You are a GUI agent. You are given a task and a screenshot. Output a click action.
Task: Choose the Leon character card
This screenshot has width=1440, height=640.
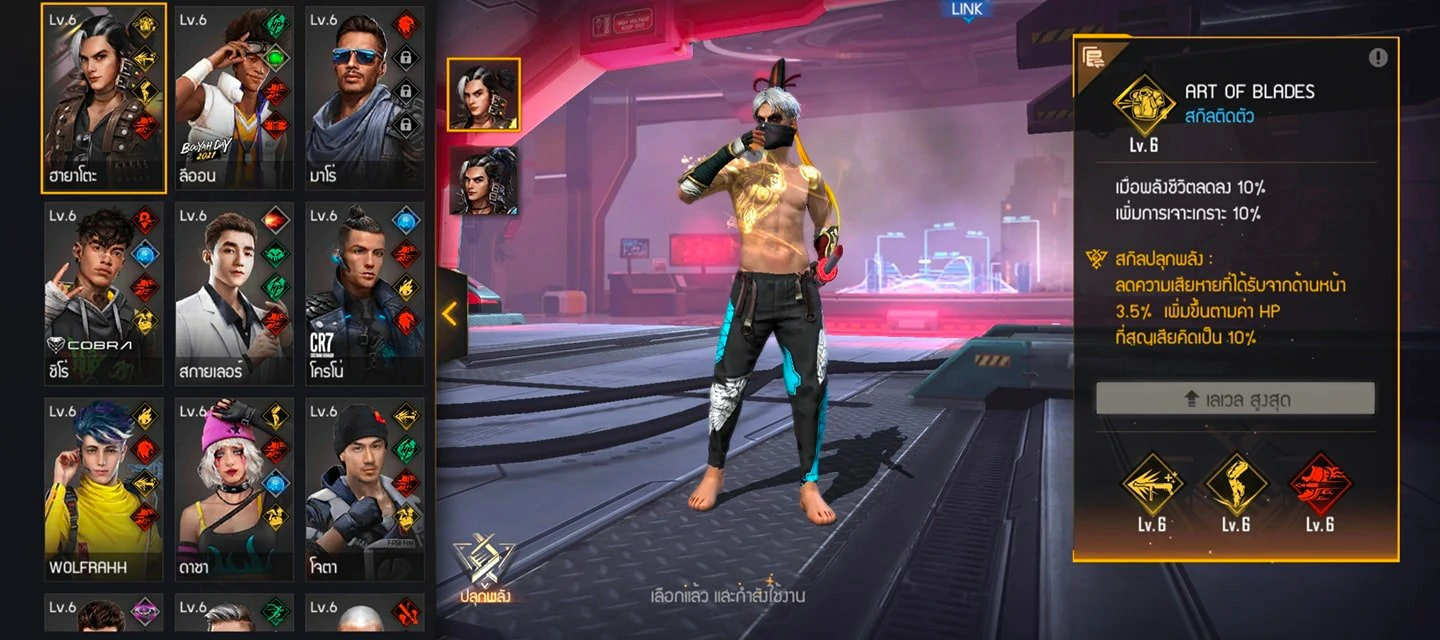pos(234,98)
